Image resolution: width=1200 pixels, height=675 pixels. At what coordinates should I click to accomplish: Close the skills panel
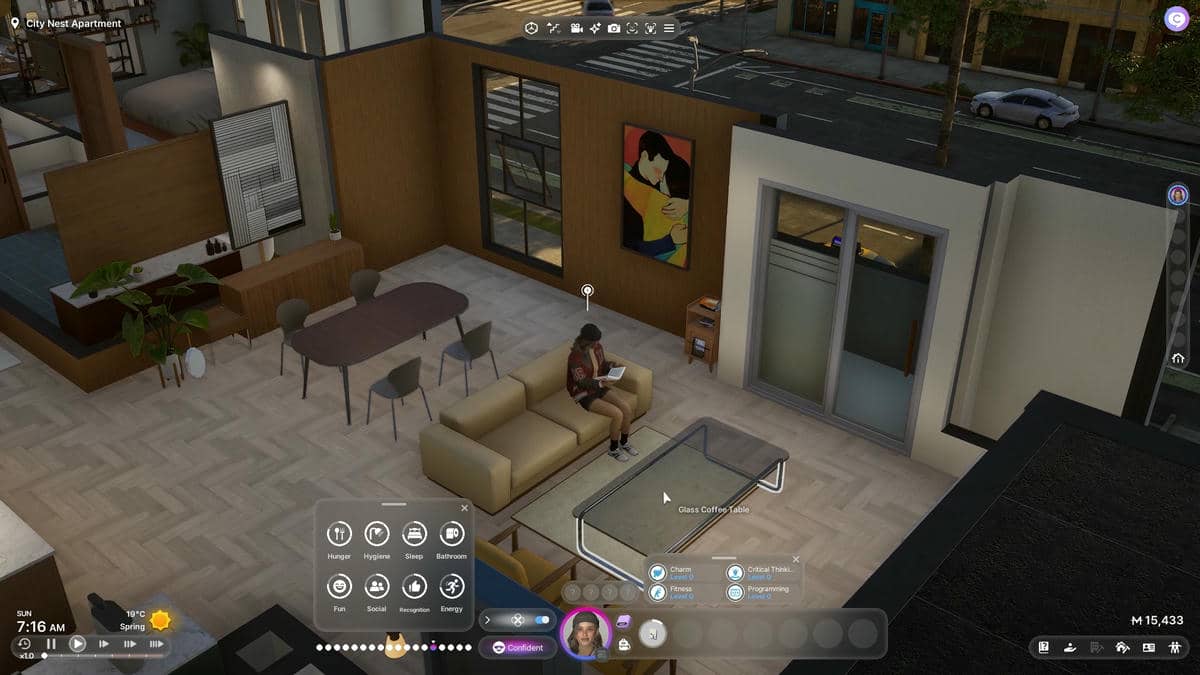[796, 560]
